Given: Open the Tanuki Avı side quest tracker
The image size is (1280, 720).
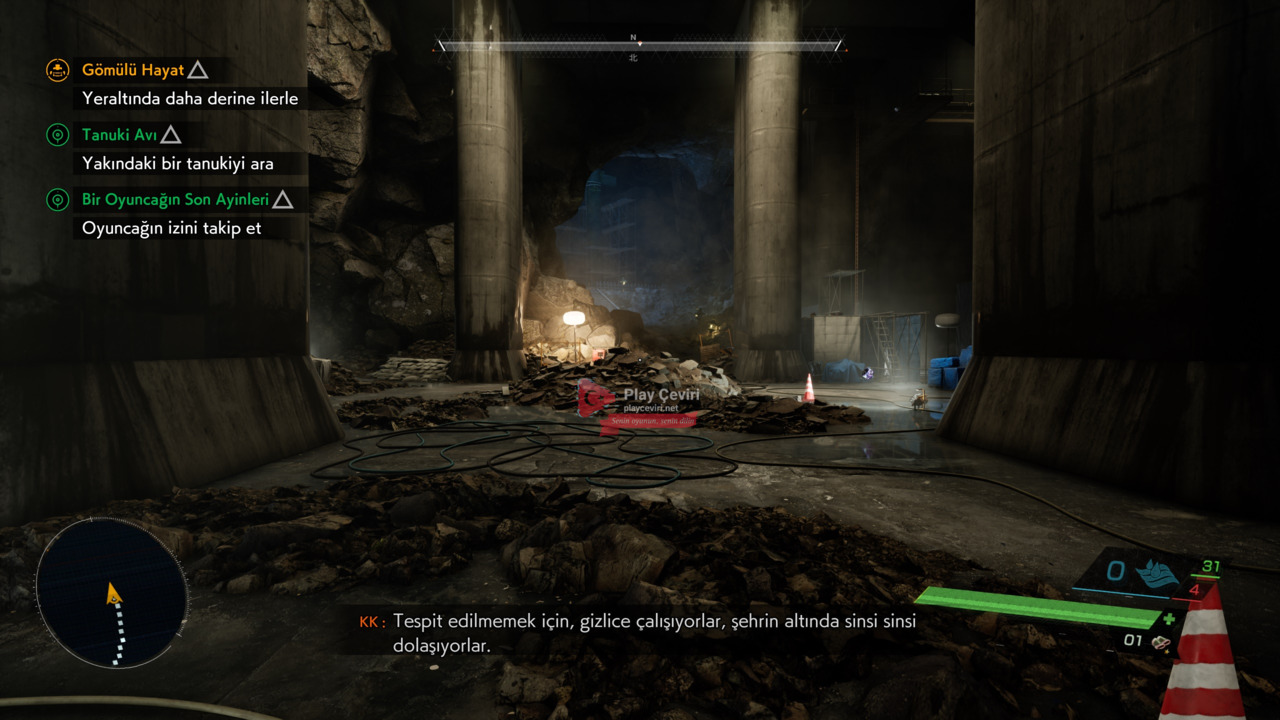Looking at the screenshot, I should pyautogui.click(x=118, y=135).
